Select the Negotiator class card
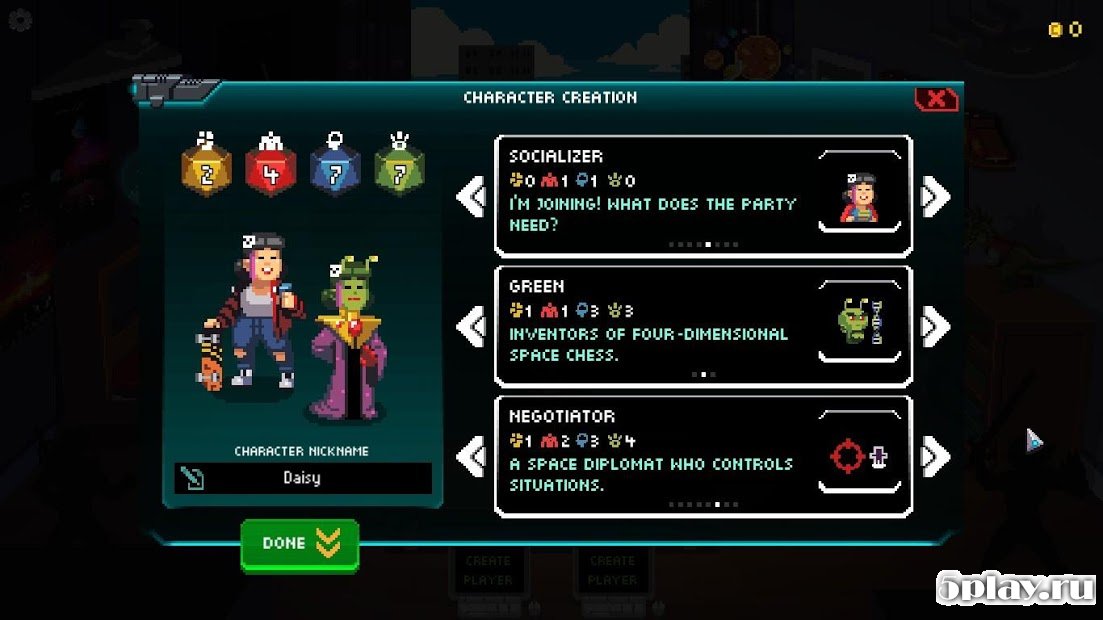Viewport: 1103px width, 620px height. [703, 457]
